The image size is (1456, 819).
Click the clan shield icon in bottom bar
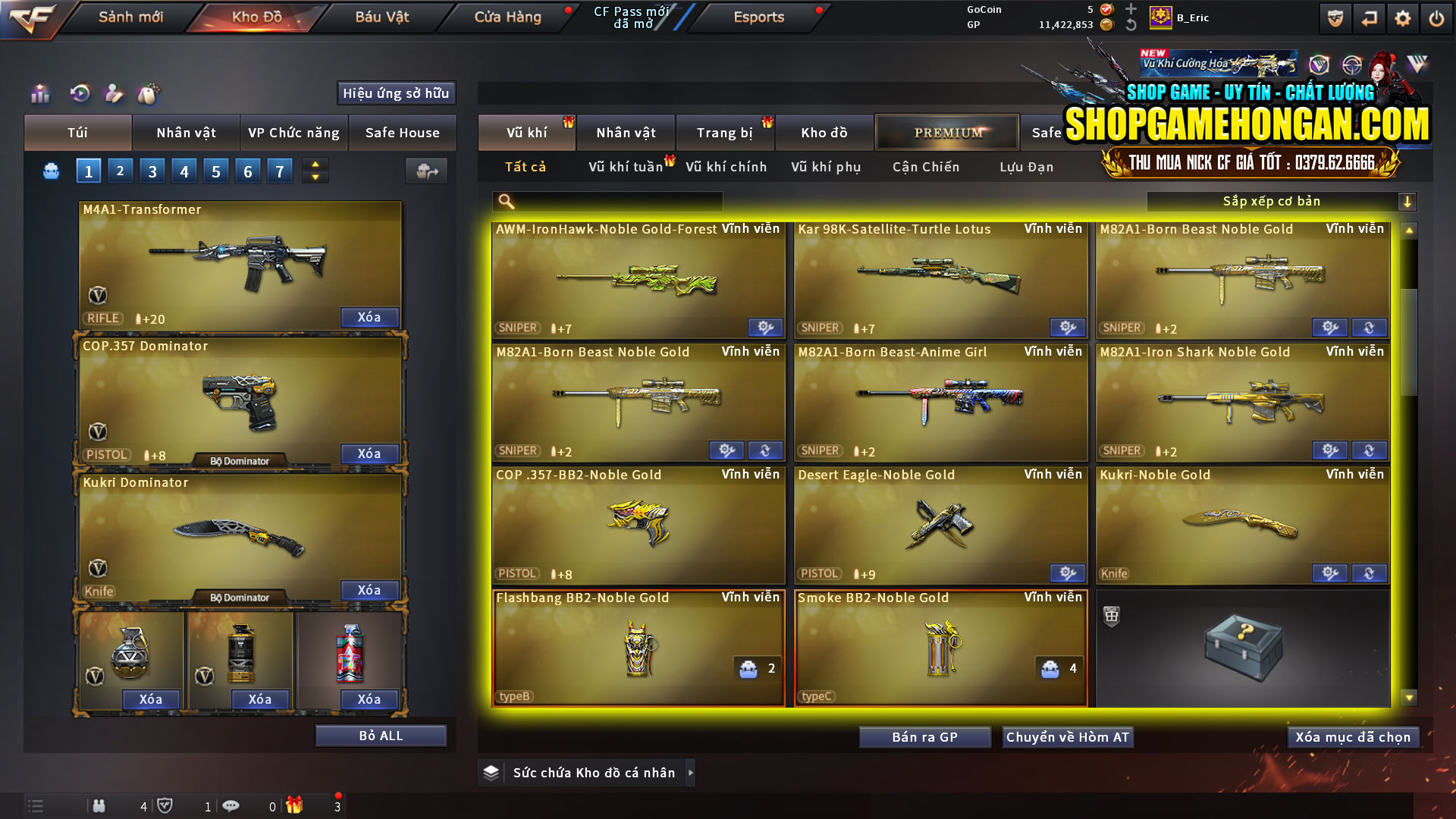167,806
